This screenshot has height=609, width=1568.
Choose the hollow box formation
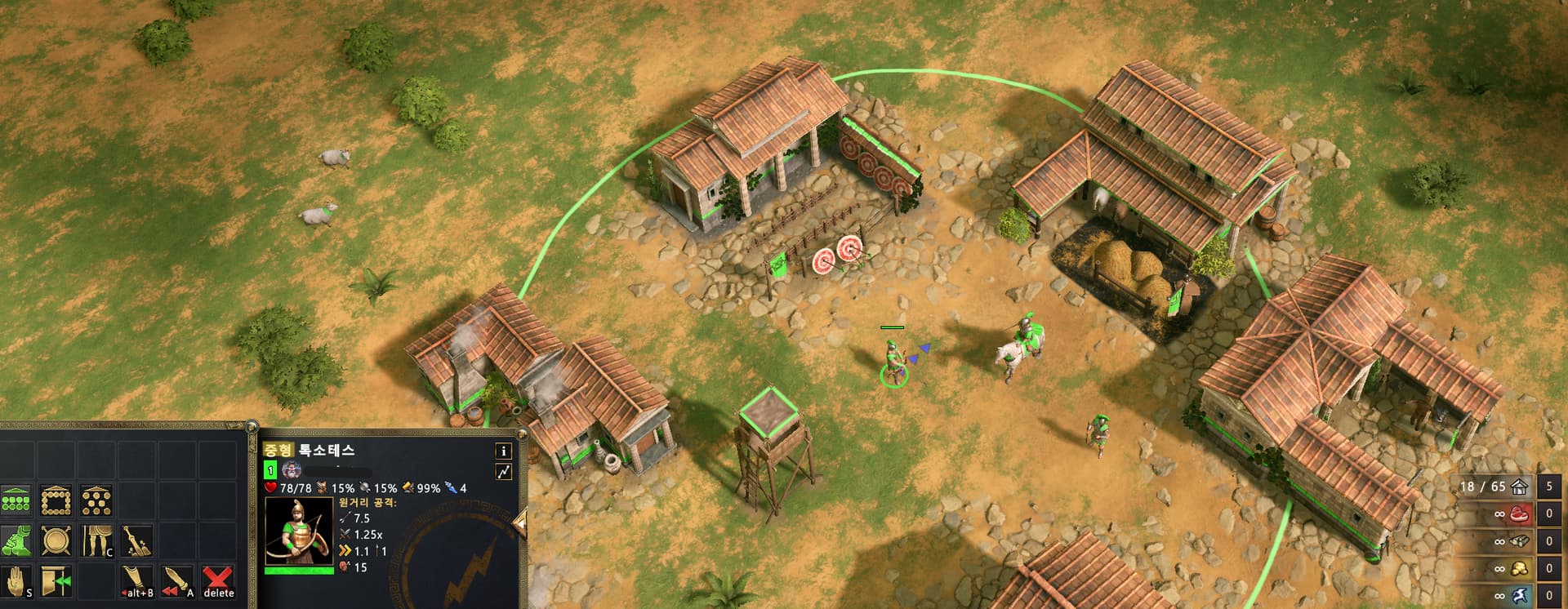coord(56,500)
